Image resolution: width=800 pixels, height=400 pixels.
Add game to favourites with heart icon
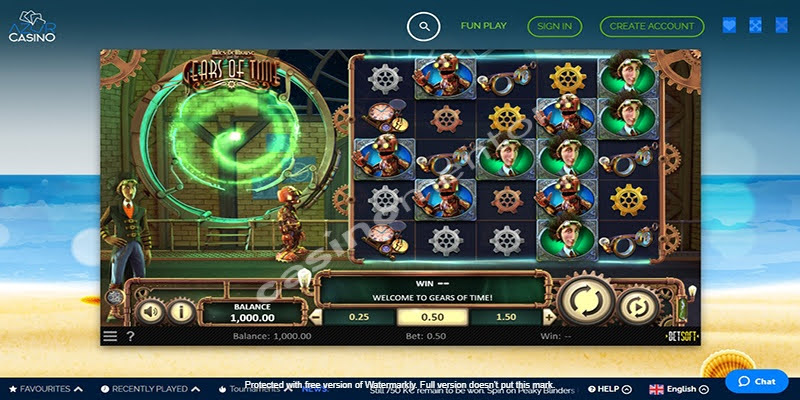point(729,26)
